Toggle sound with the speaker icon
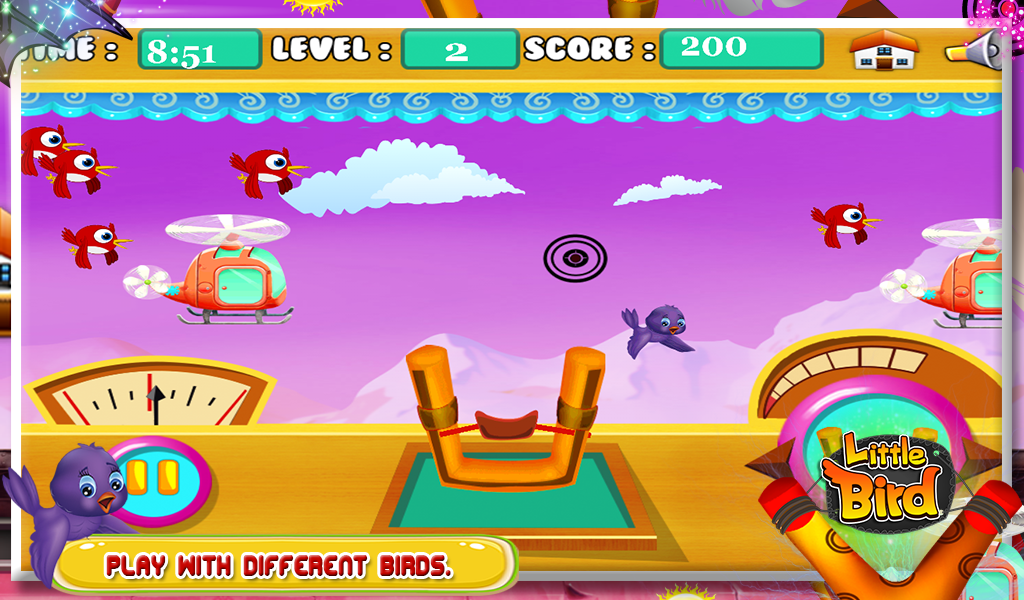1024x600 pixels. point(975,50)
